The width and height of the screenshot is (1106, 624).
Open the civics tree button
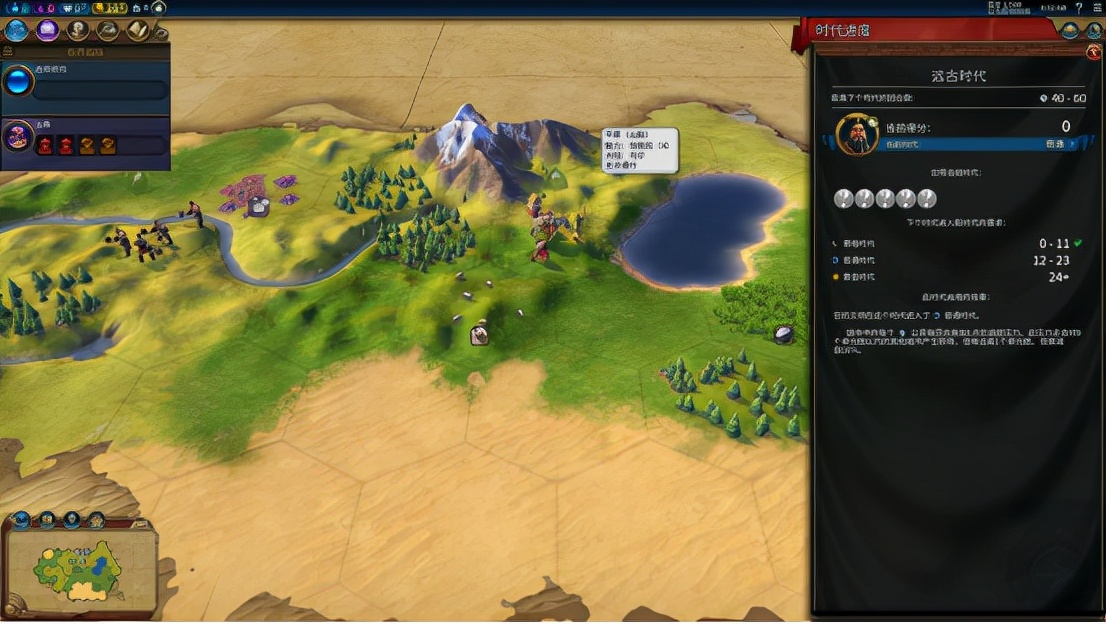point(47,30)
